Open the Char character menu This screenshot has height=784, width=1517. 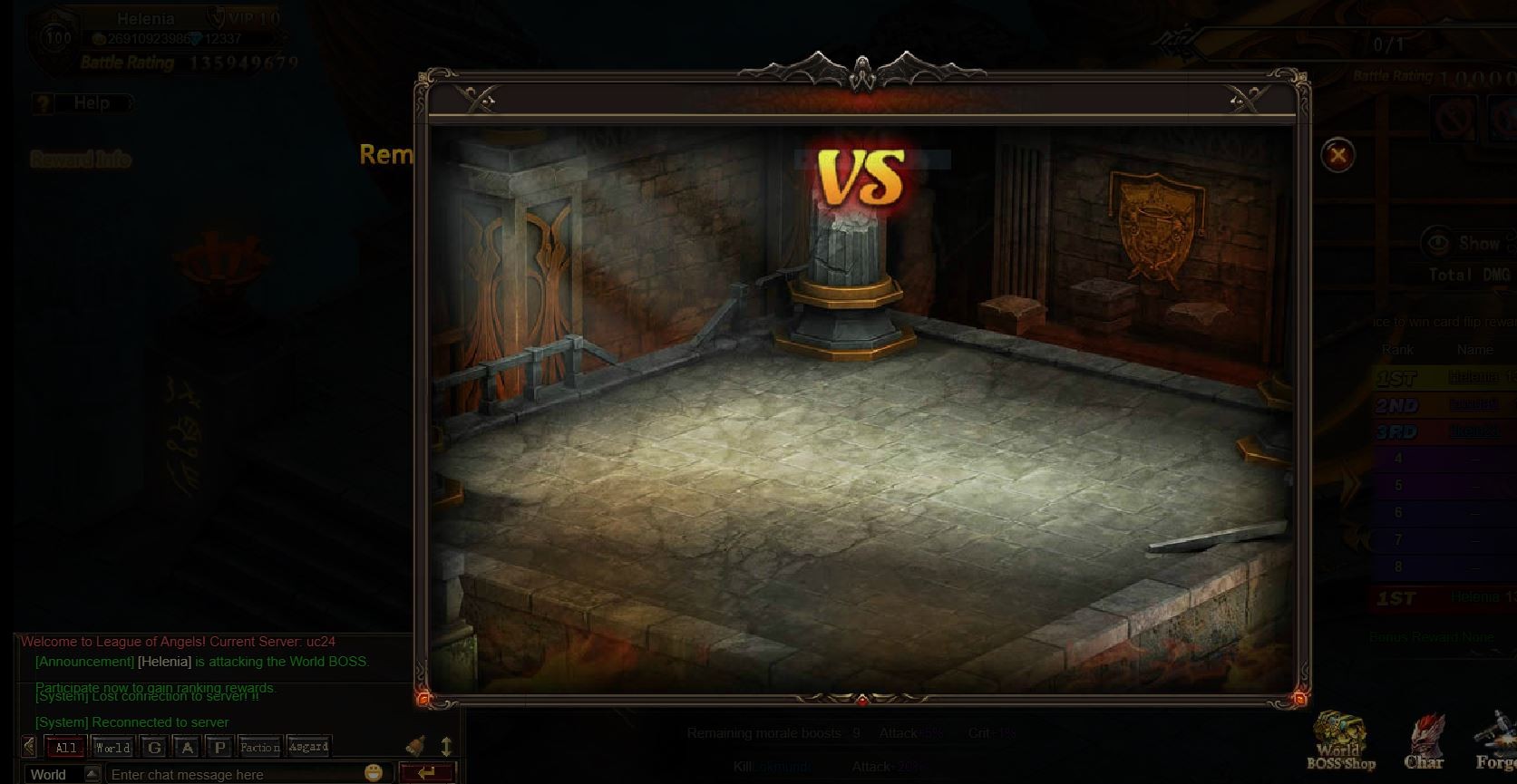tap(1424, 743)
